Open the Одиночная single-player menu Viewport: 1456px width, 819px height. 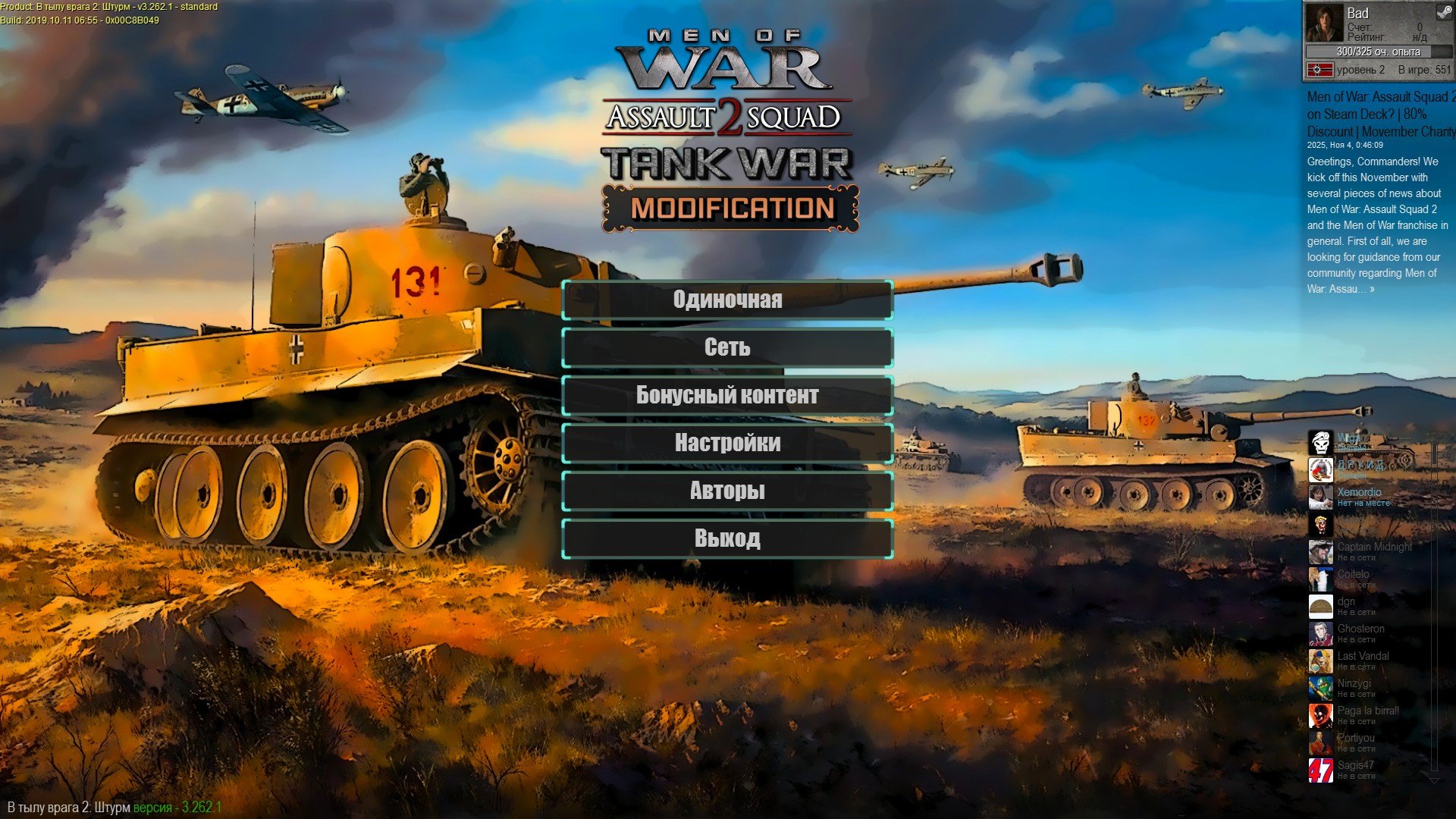tap(727, 300)
